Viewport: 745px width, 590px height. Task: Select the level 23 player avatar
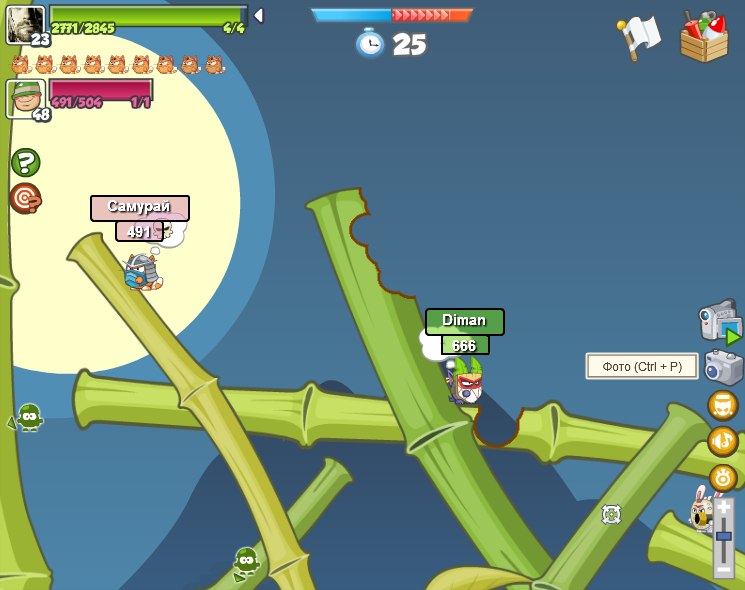tap(25, 22)
